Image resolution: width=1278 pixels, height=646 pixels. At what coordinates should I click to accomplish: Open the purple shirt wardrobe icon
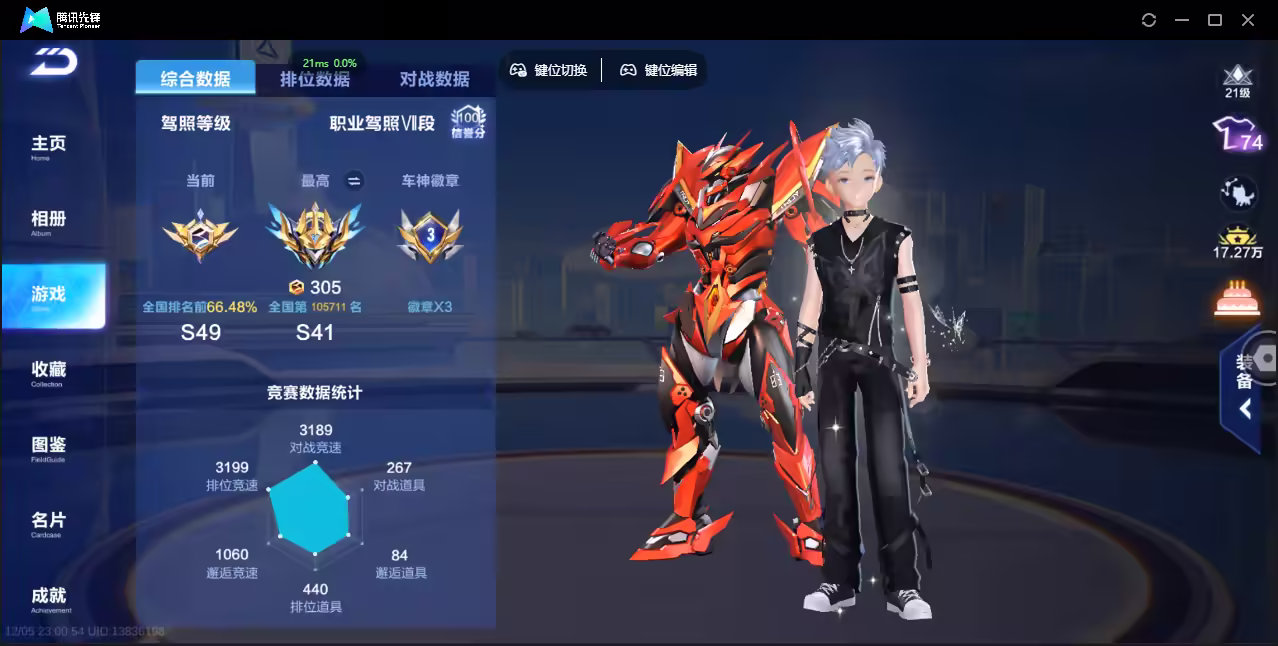click(1237, 135)
